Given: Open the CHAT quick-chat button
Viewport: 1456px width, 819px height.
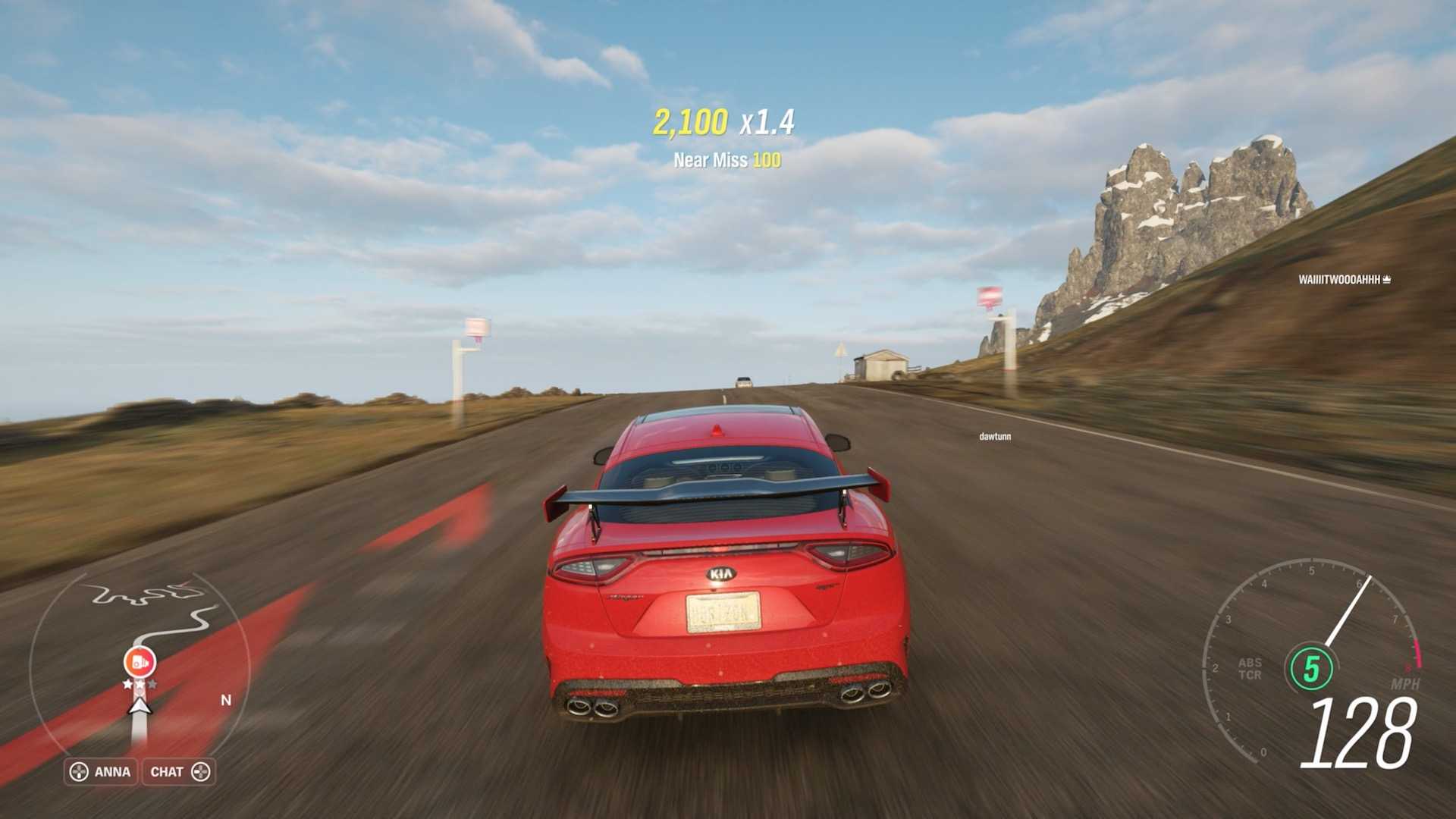Looking at the screenshot, I should tap(179, 772).
